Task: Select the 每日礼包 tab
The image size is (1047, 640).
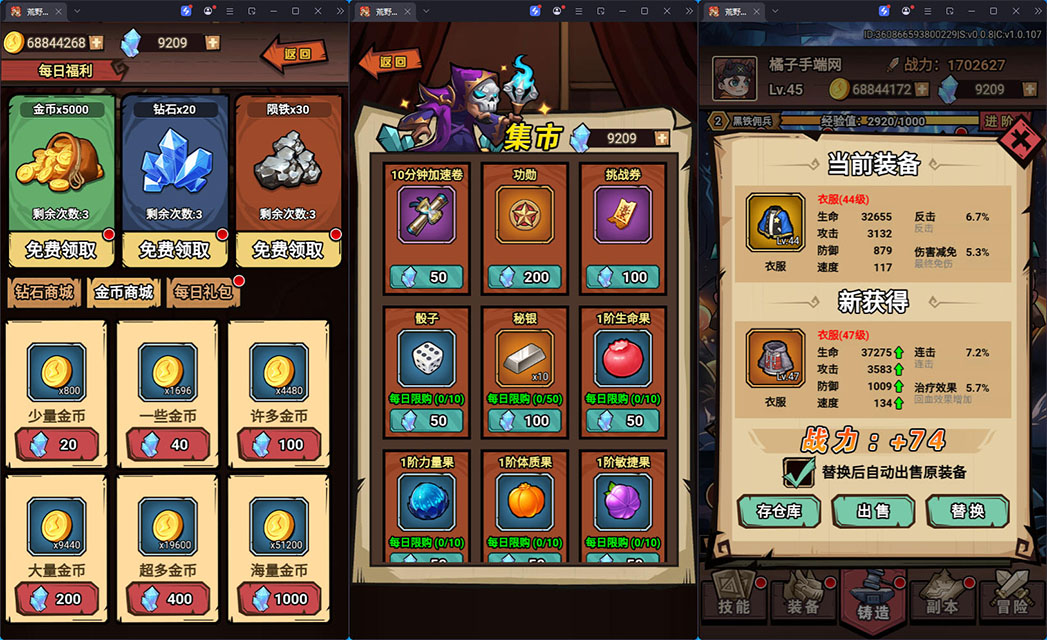Action: pos(202,293)
